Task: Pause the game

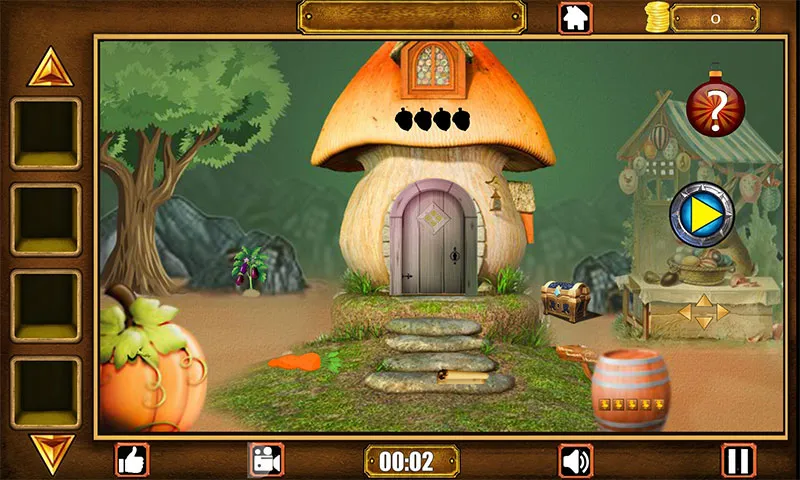Action: 739,460
